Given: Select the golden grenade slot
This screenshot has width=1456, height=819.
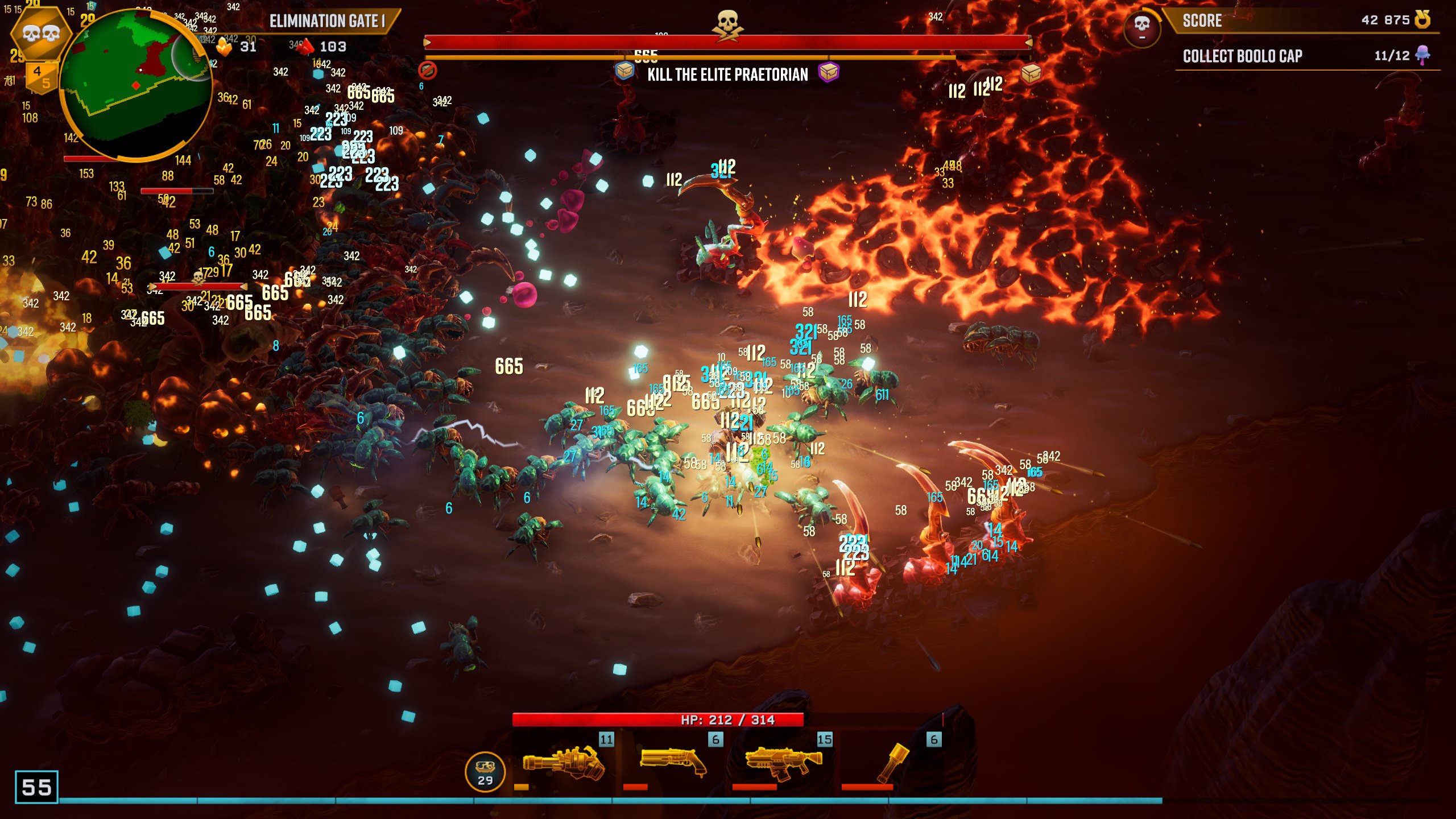Looking at the screenshot, I should click(x=892, y=762).
